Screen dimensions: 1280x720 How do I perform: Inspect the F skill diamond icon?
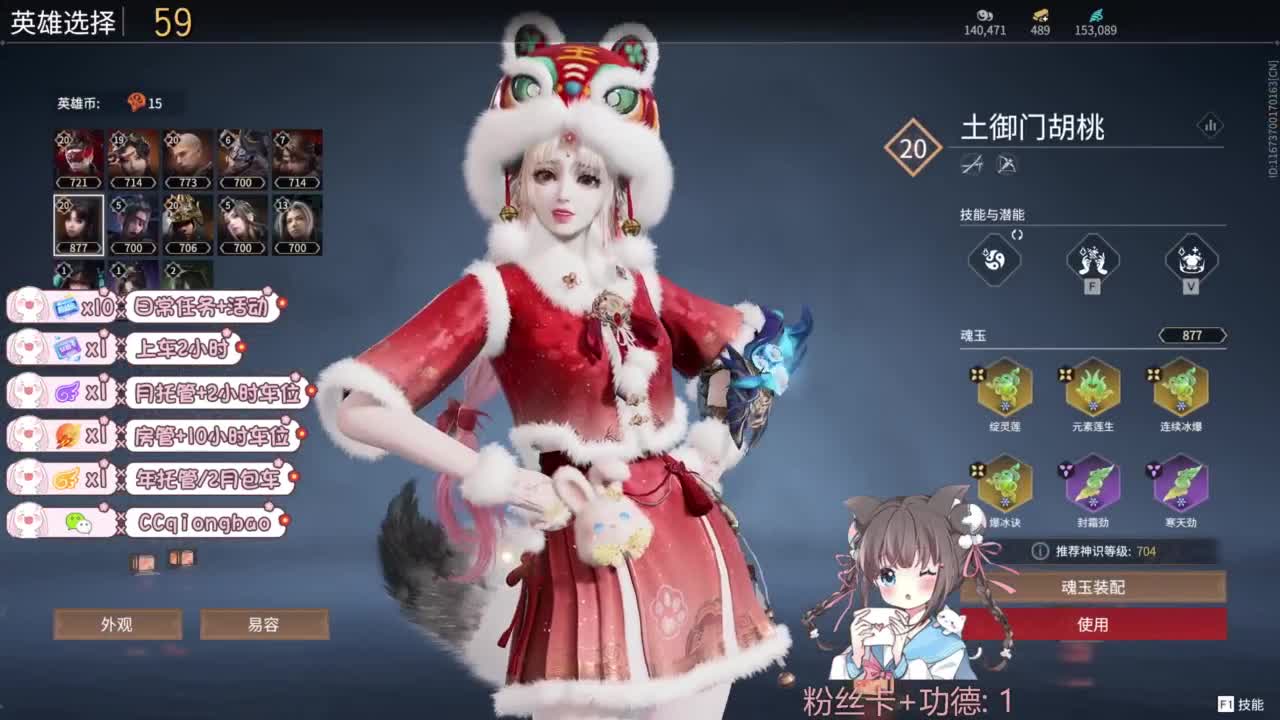(1093, 260)
